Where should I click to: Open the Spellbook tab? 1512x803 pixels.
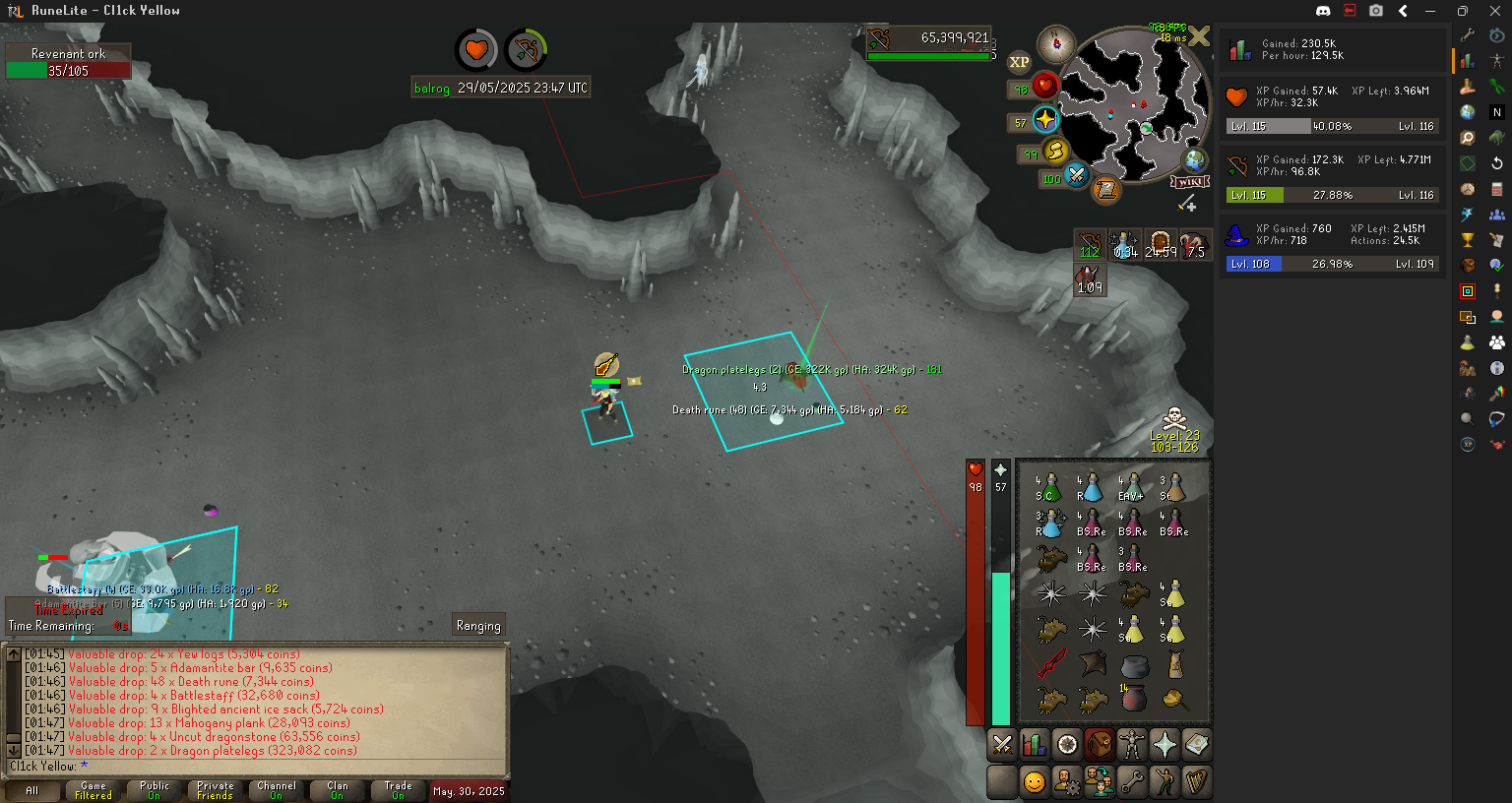pos(1197,745)
